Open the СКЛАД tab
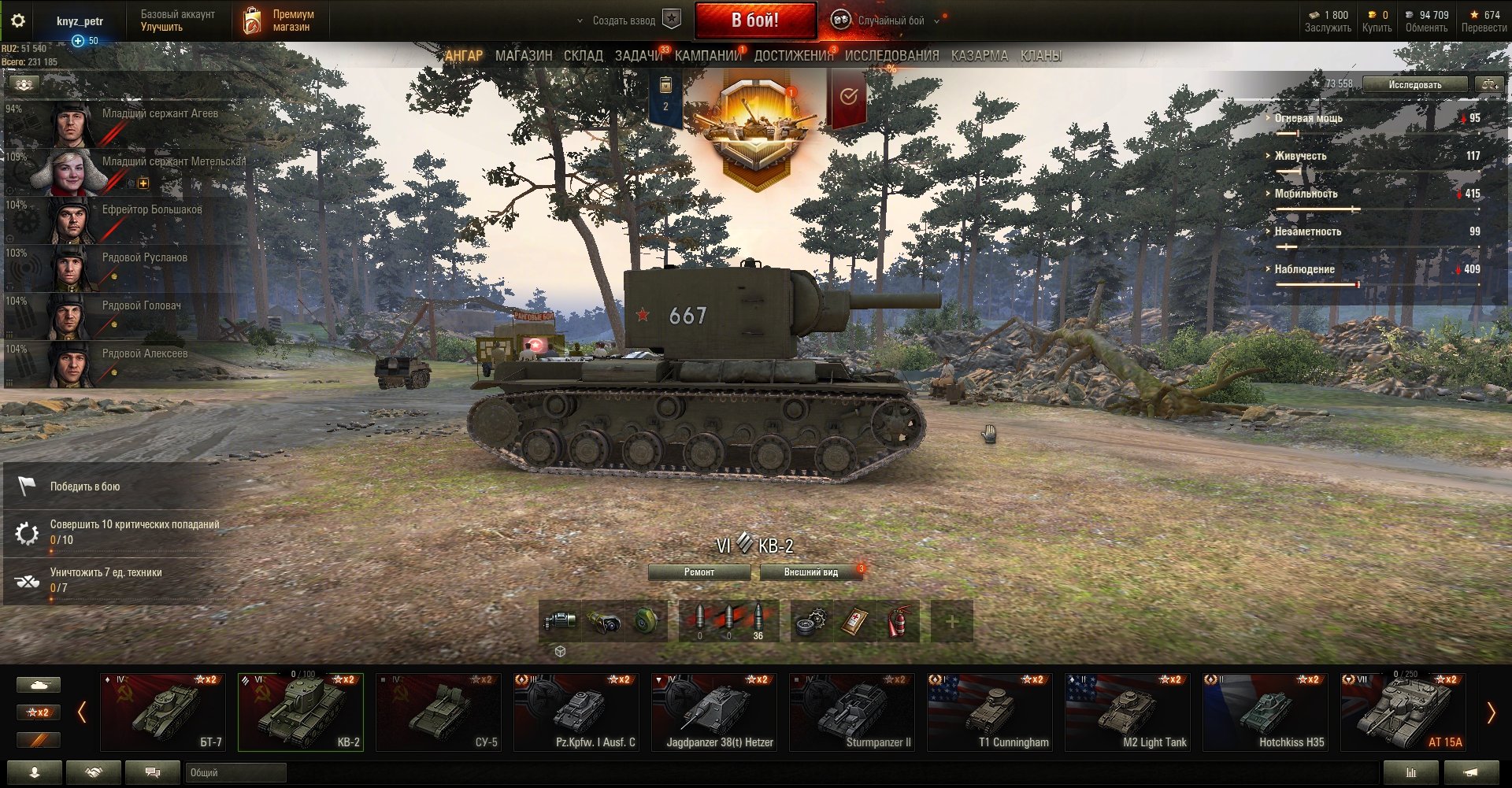The image size is (1512, 788). [583, 56]
